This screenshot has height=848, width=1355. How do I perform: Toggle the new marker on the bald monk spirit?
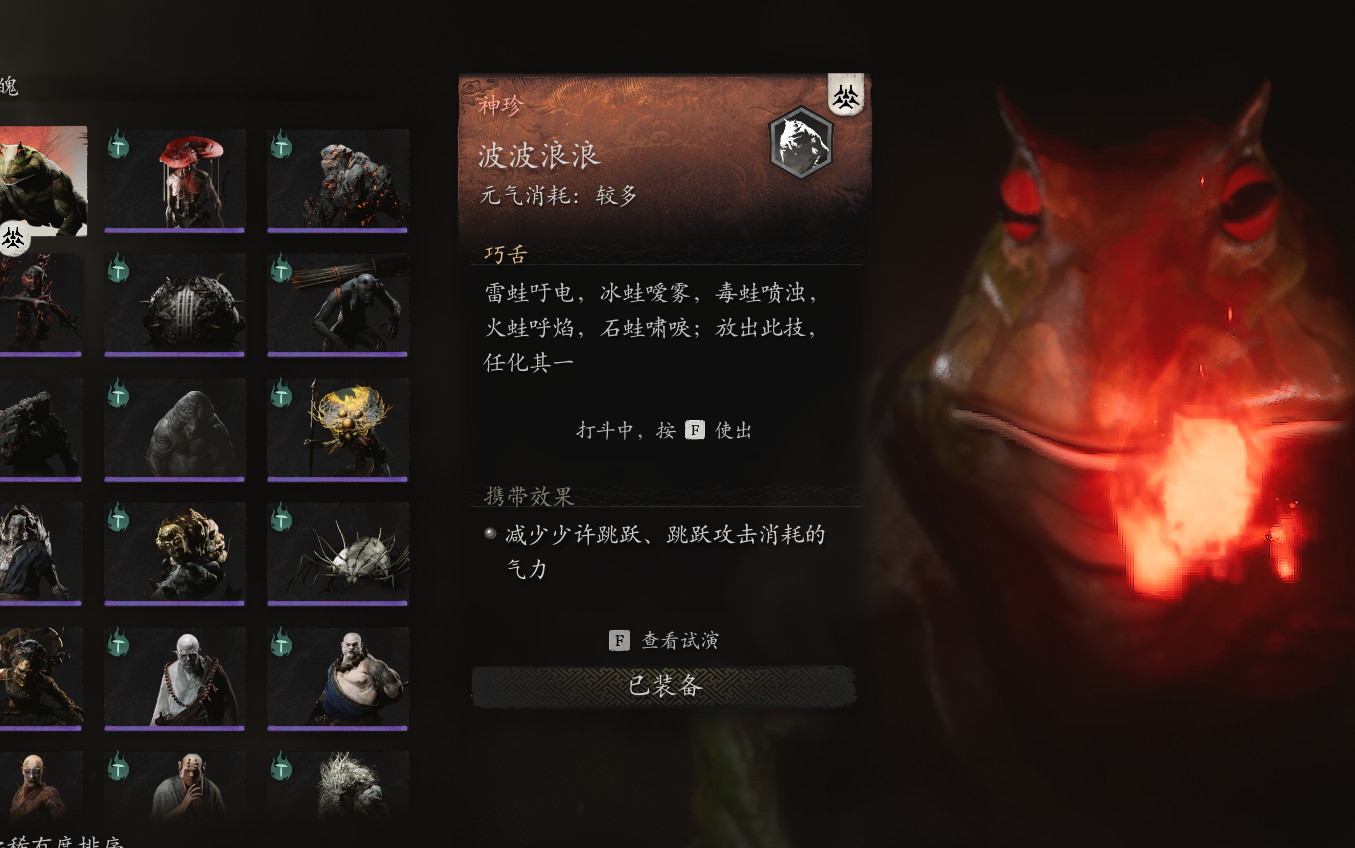(x=119, y=644)
